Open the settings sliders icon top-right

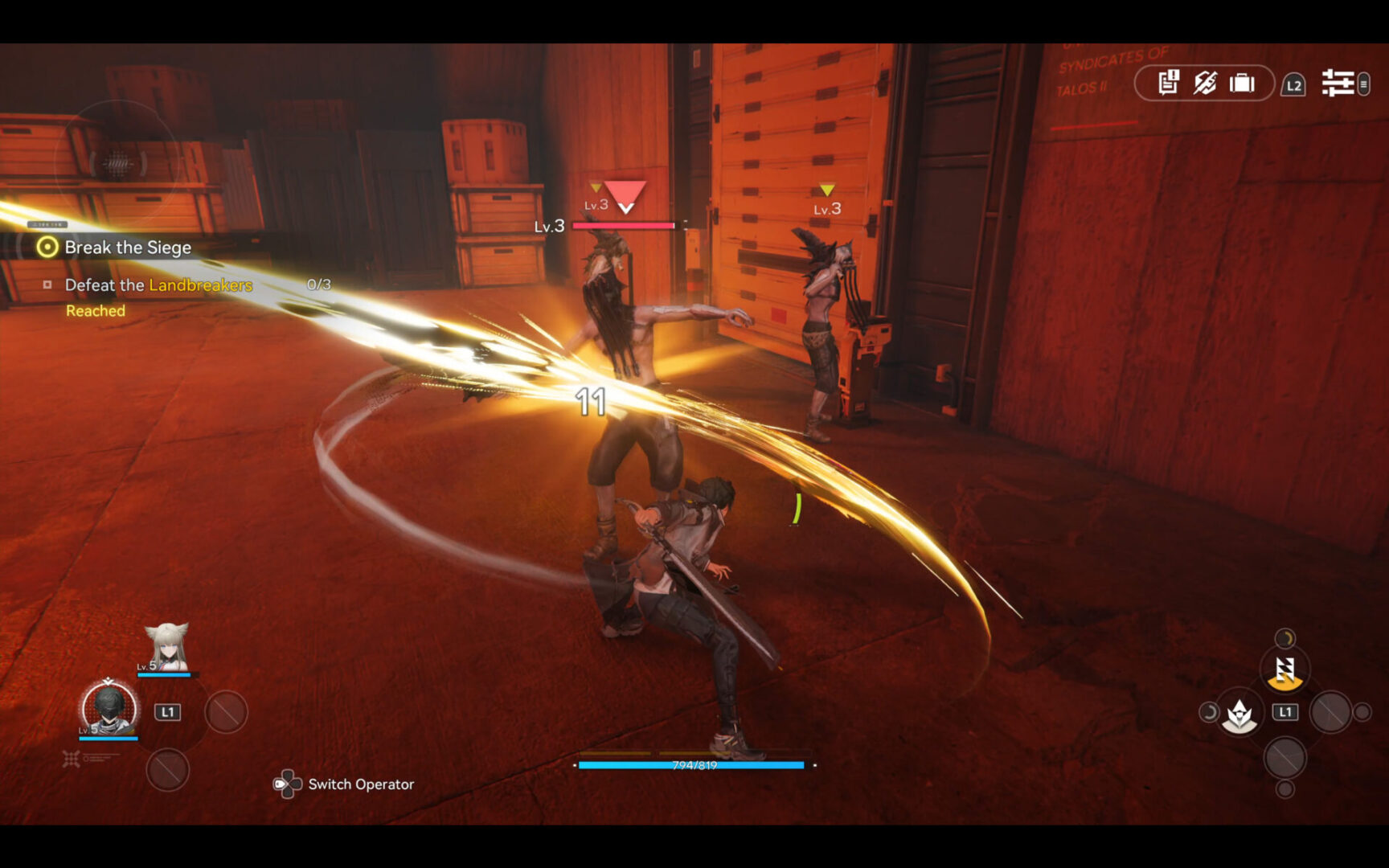(1339, 82)
